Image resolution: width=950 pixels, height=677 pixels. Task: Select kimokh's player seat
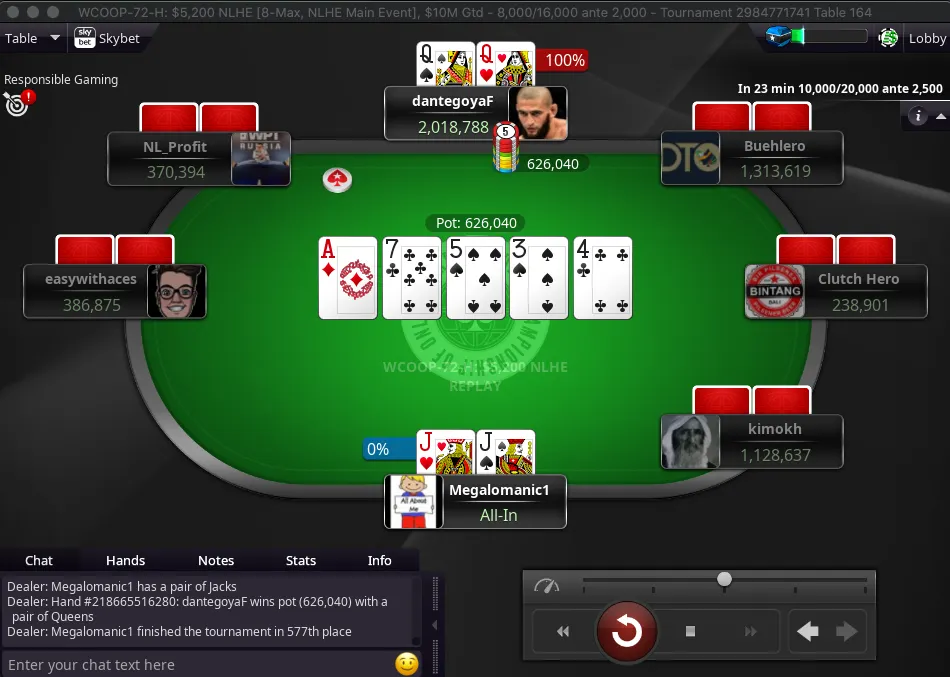point(752,442)
